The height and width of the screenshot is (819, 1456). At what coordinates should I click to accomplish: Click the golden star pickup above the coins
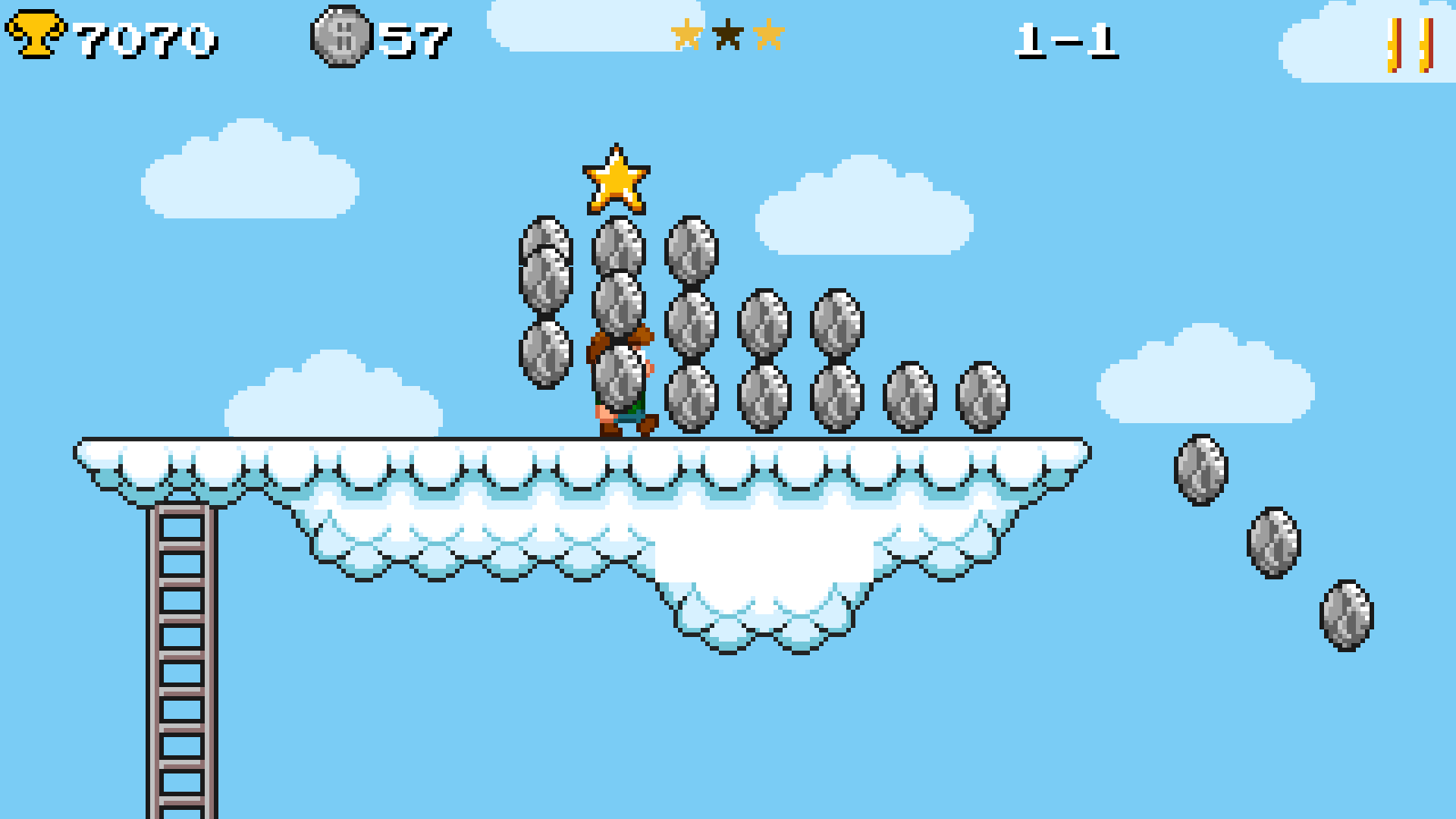(x=616, y=180)
